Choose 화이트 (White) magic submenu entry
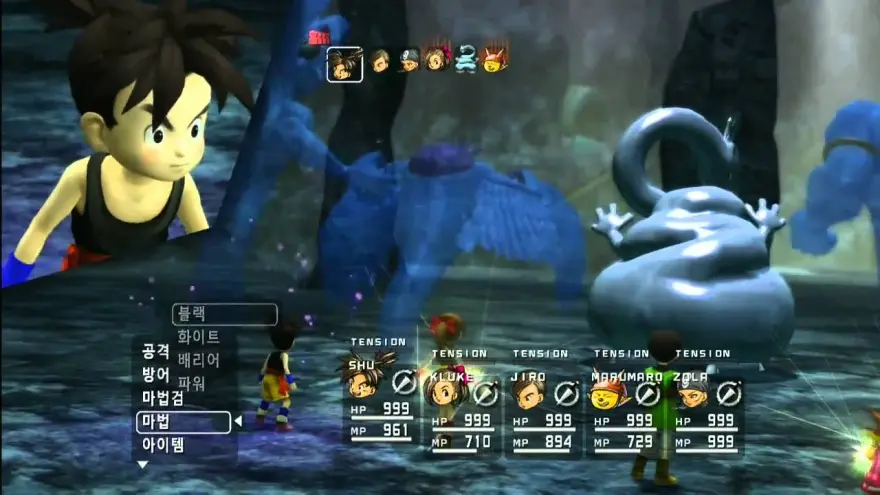 click(198, 337)
